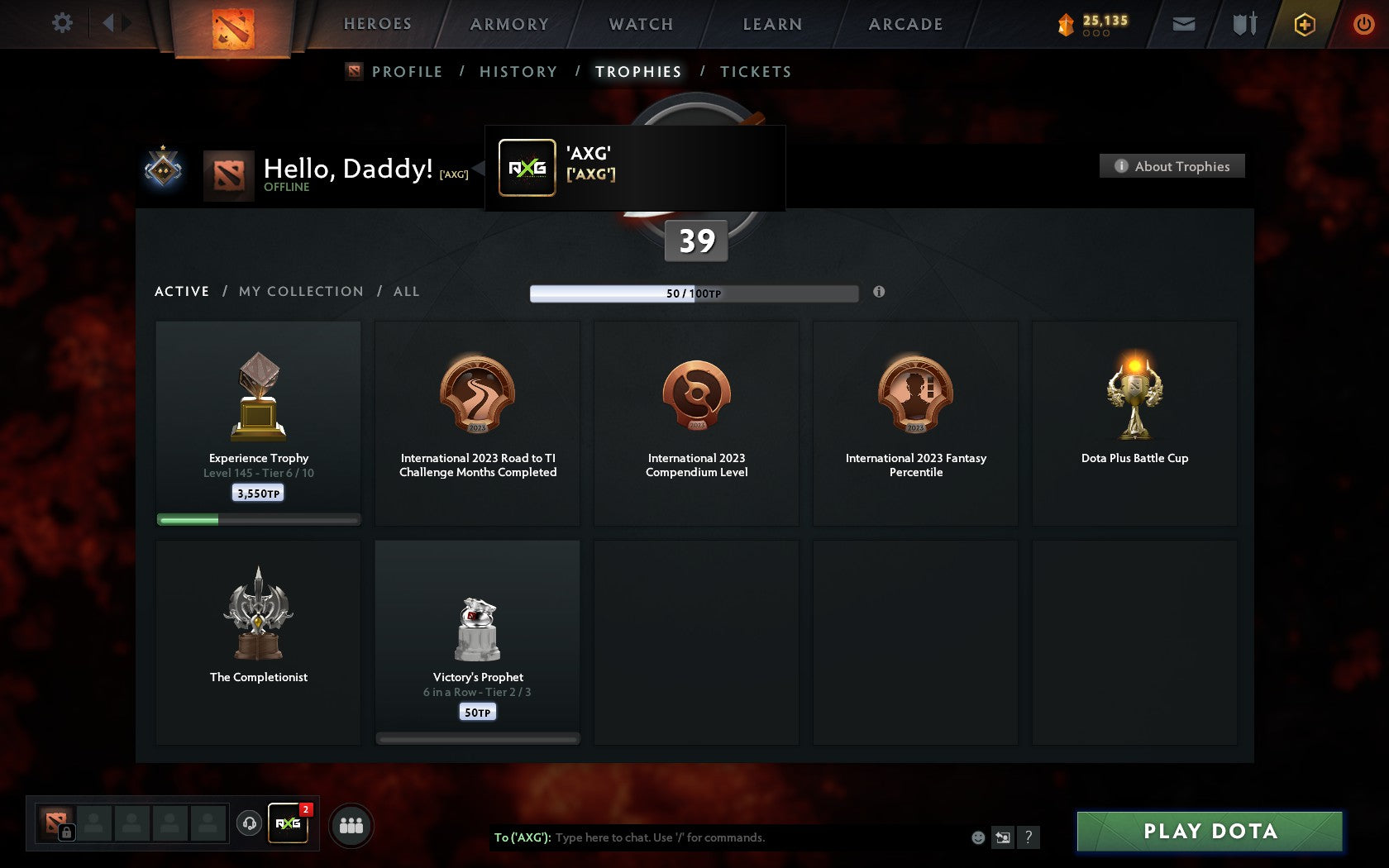Image resolution: width=1389 pixels, height=868 pixels.
Task: Click the voice chat headphones icon
Action: point(249,823)
